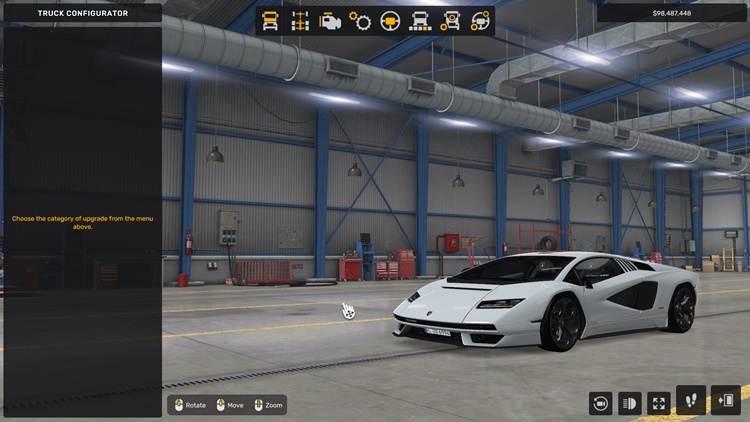Open the transmission gears category
Viewport: 750px width, 422px height.
360,21
